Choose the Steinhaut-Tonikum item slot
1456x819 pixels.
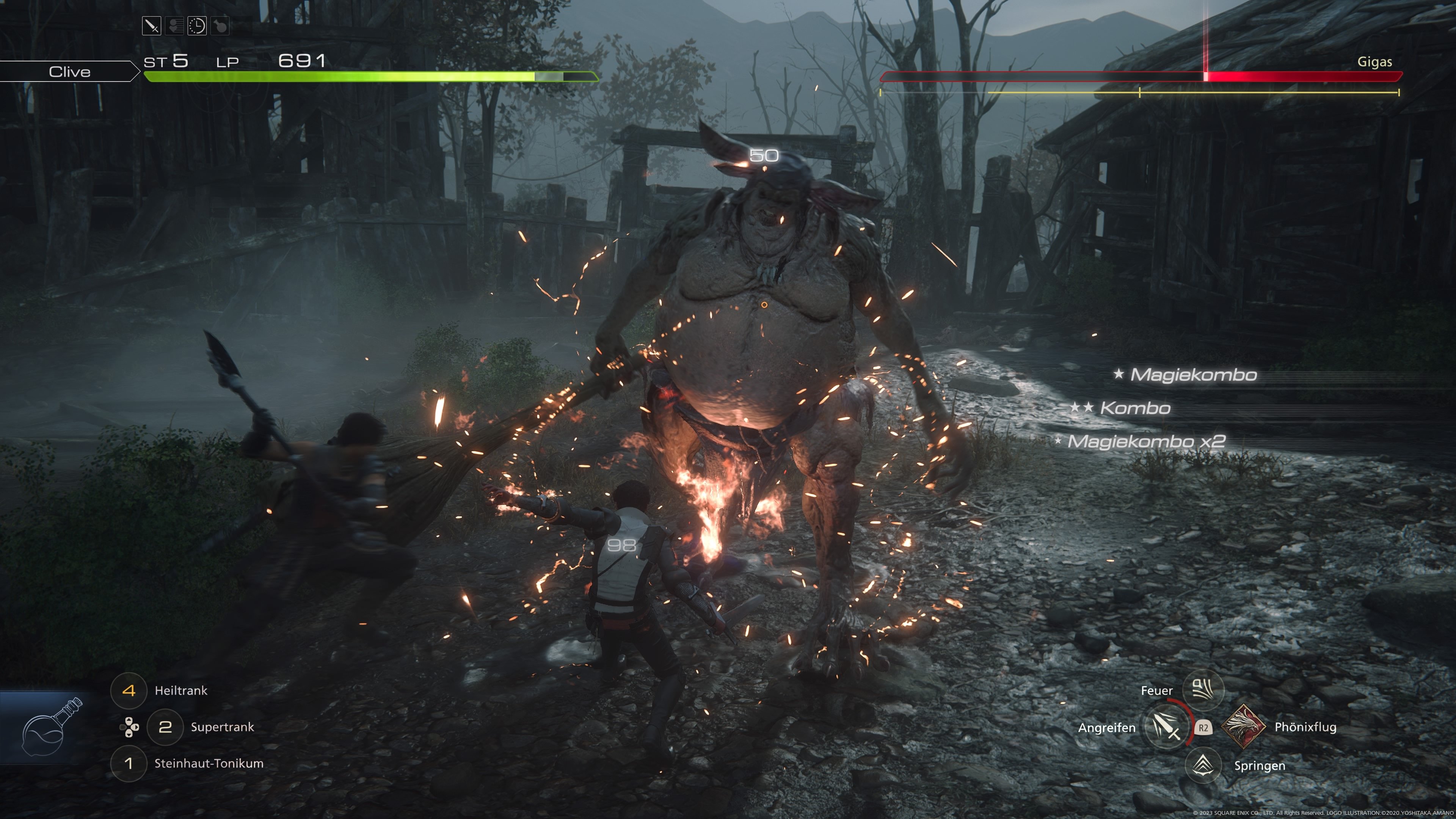[129, 764]
